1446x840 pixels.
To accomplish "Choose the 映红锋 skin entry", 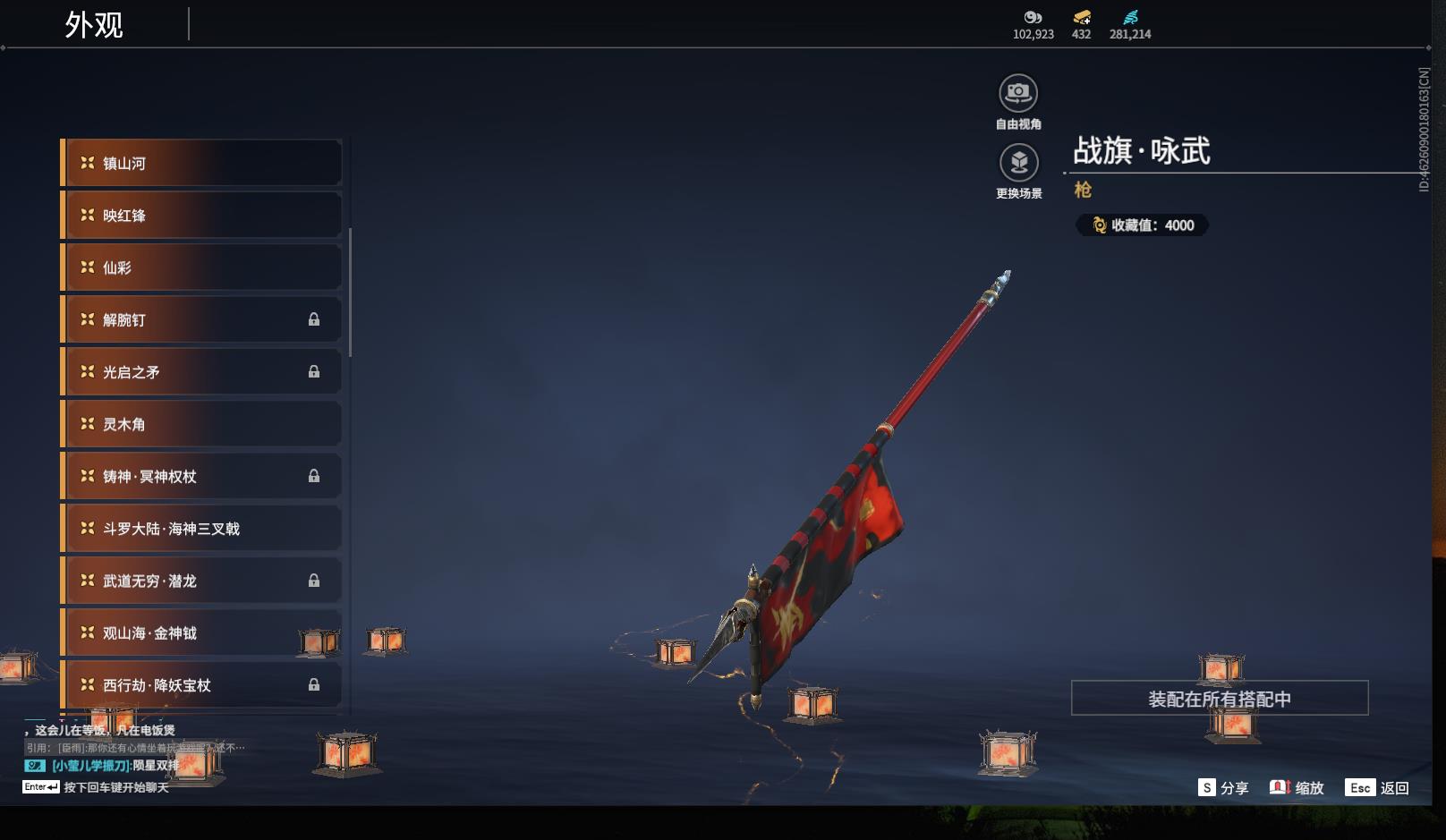I will click(x=202, y=216).
